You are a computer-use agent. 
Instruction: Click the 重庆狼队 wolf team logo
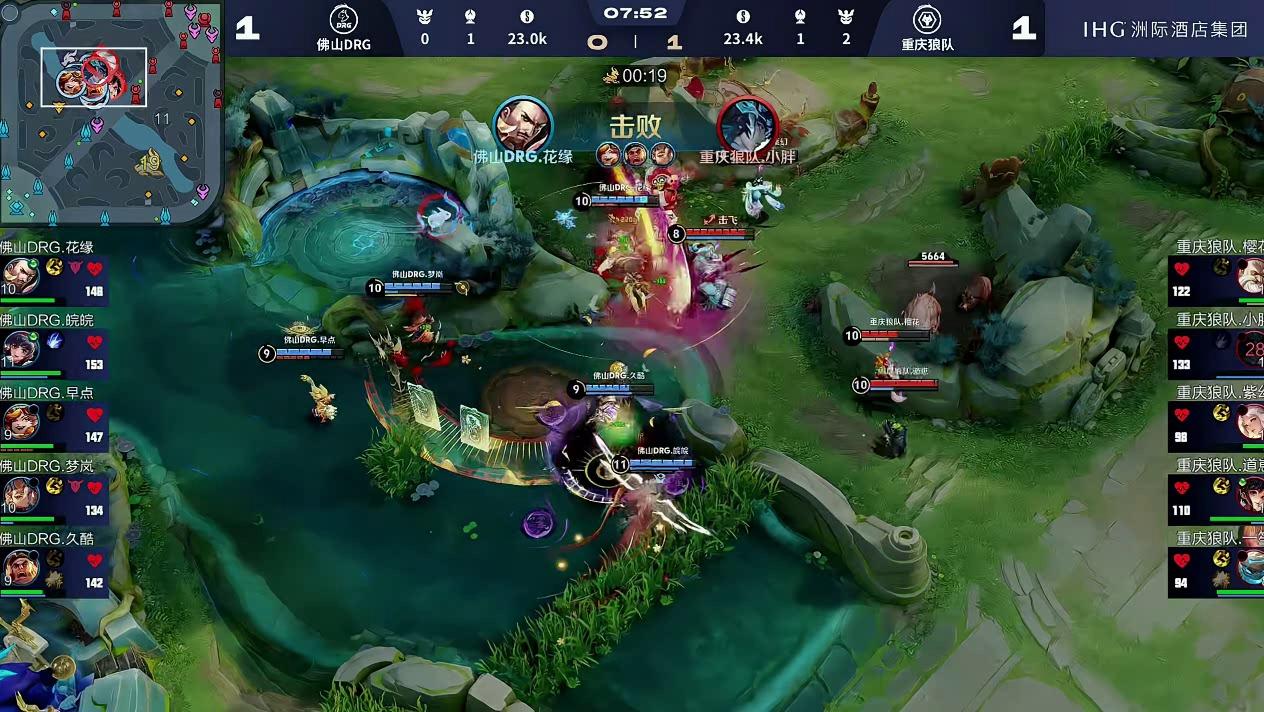(927, 20)
